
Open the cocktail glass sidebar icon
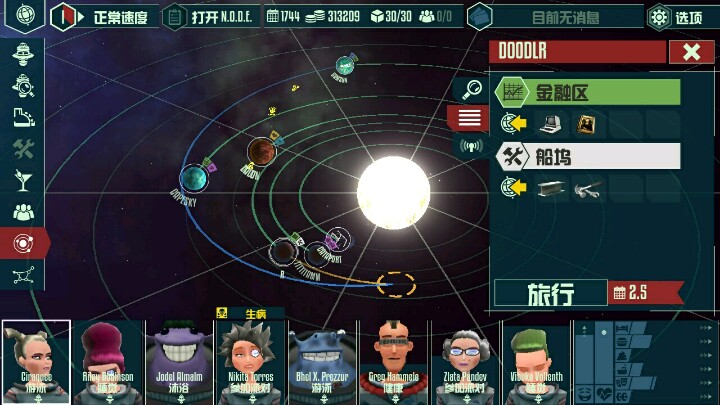coord(24,181)
